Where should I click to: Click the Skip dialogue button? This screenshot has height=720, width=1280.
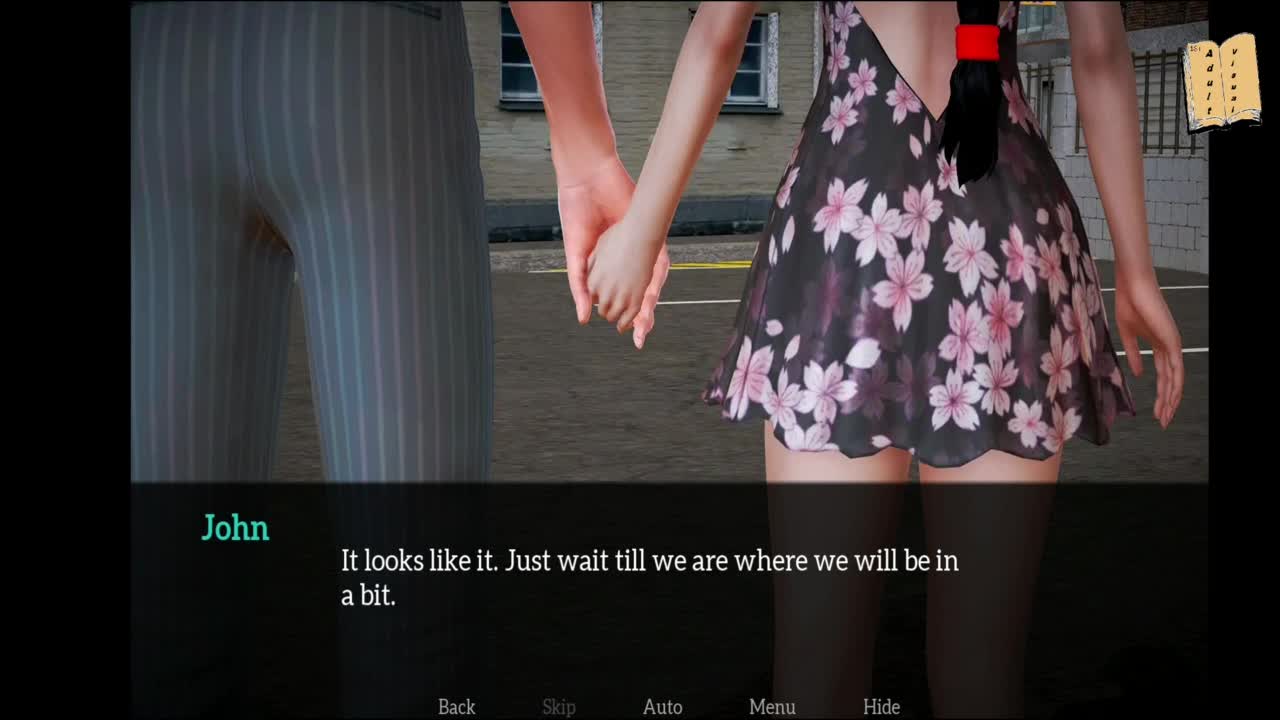(x=559, y=707)
